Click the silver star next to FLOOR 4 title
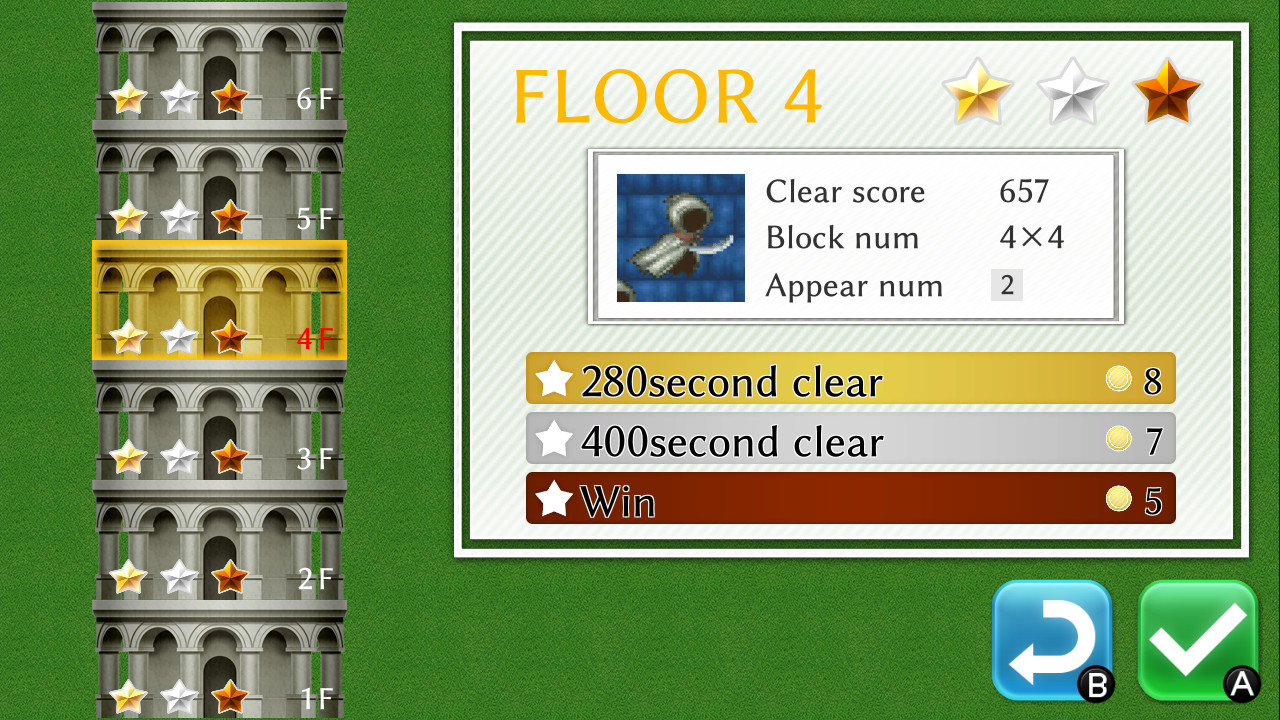The height and width of the screenshot is (720, 1280). point(1072,93)
